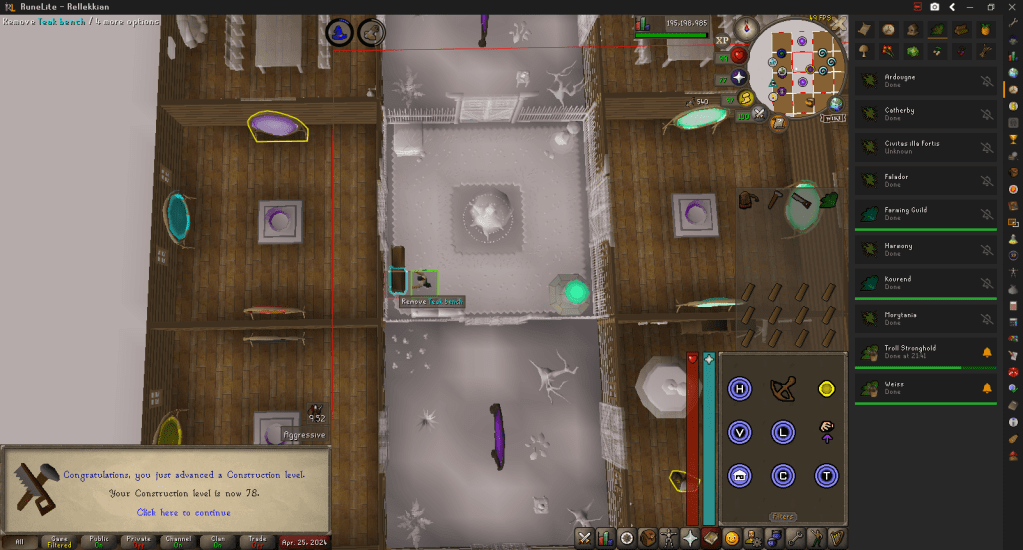Screen dimensions: 1023x550
Task: Toggle the Troll Stronghold patch notification bell
Action: click(x=987, y=353)
